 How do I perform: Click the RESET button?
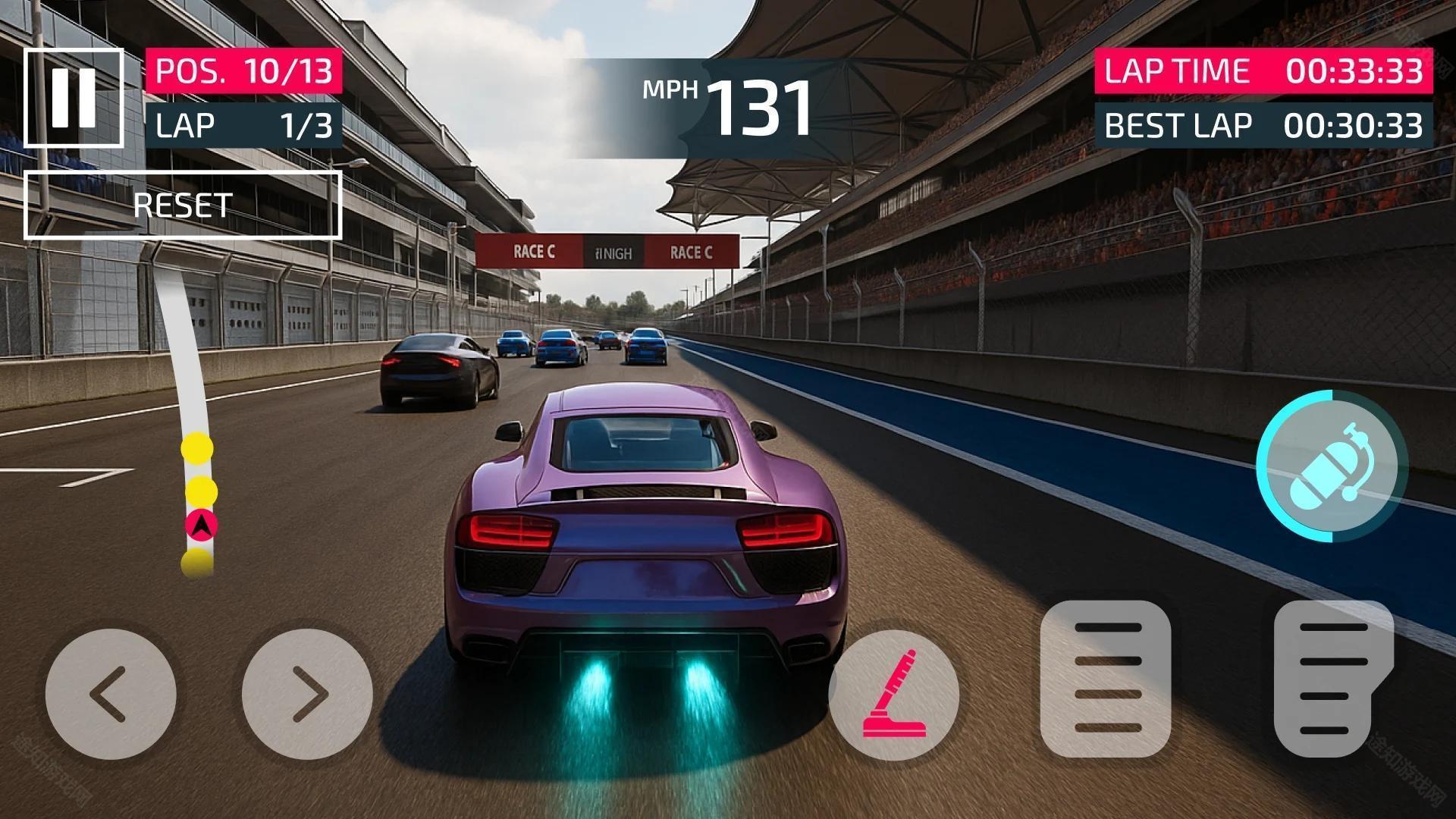coord(183,206)
